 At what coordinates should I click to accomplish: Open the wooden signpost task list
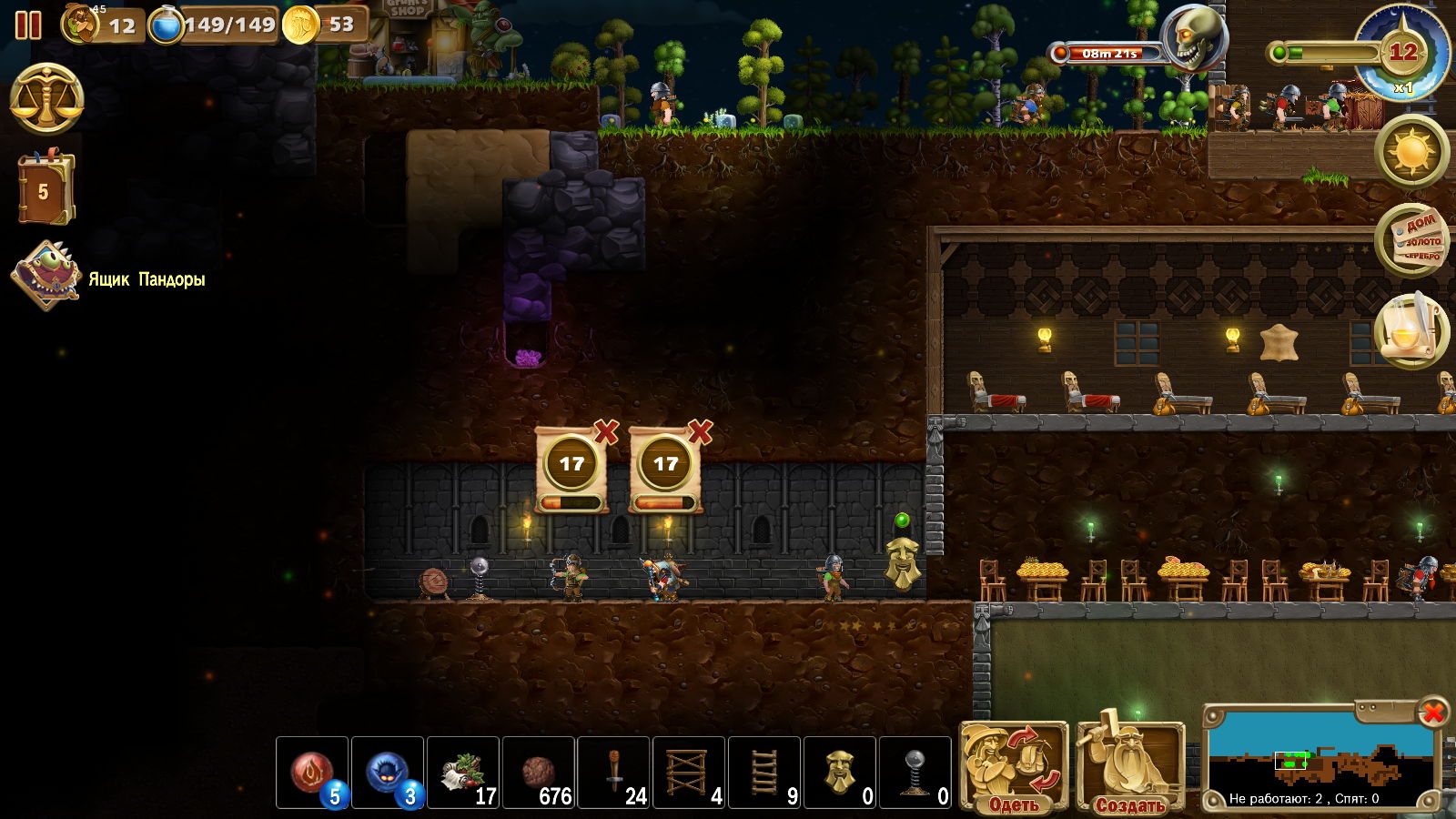click(1411, 240)
